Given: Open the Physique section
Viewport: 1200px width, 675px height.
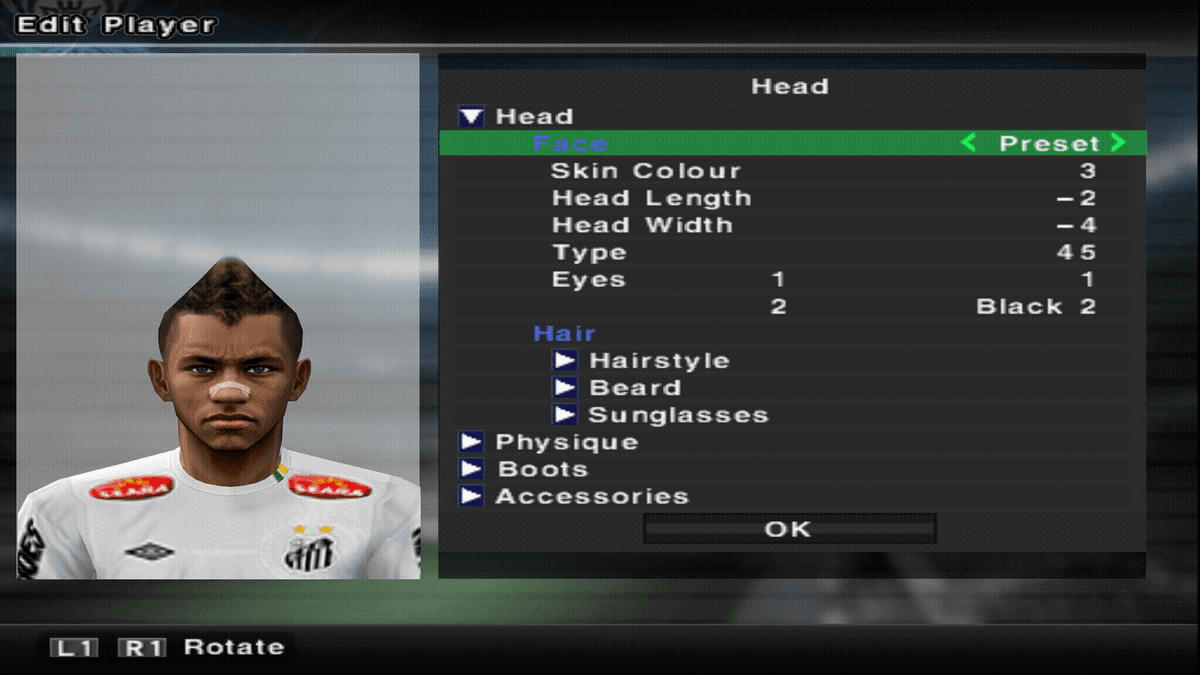Looking at the screenshot, I should [470, 442].
